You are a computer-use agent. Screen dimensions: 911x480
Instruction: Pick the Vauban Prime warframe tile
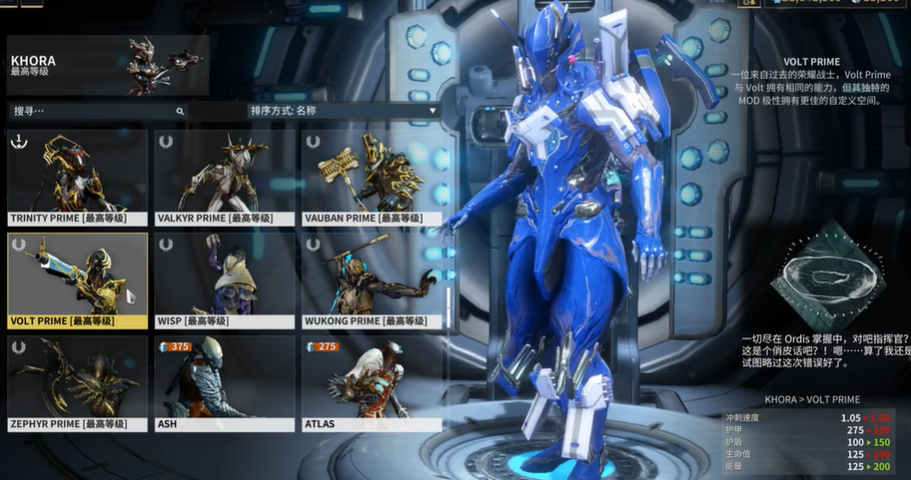372,178
